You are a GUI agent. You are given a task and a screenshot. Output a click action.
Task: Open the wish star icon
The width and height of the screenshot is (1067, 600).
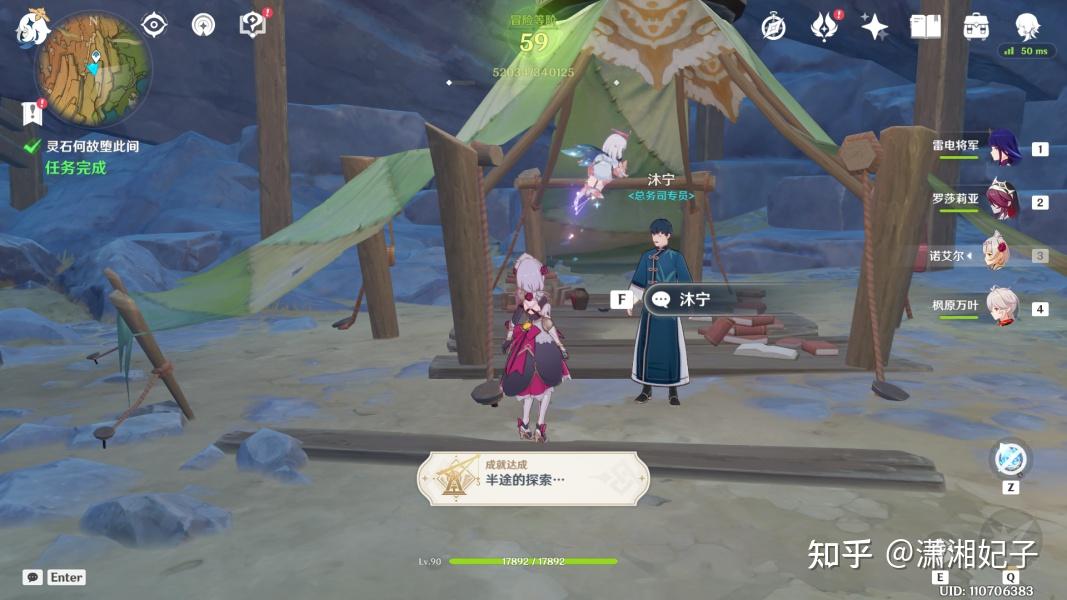click(x=874, y=27)
